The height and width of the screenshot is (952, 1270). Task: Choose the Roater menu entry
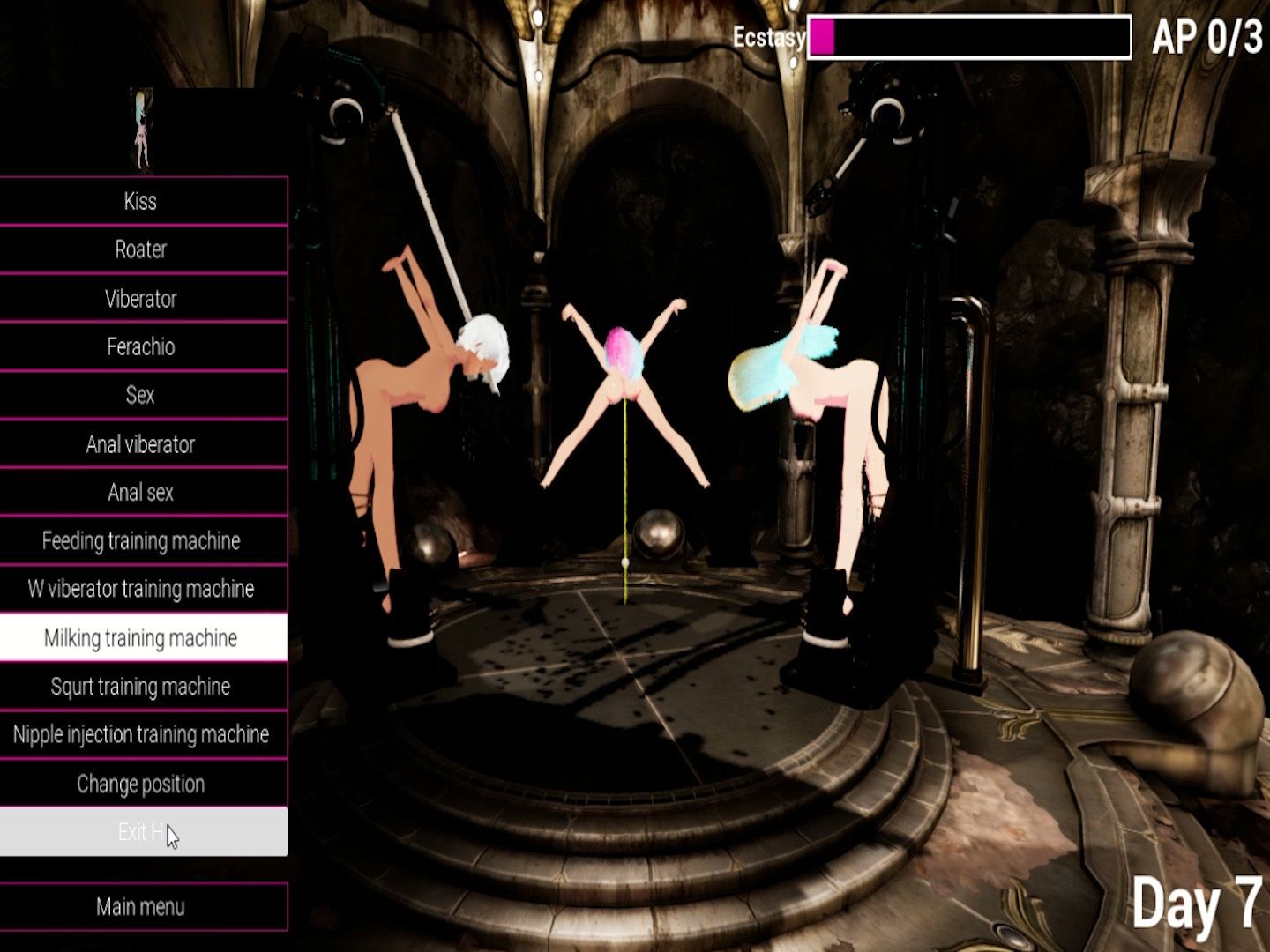click(x=141, y=249)
